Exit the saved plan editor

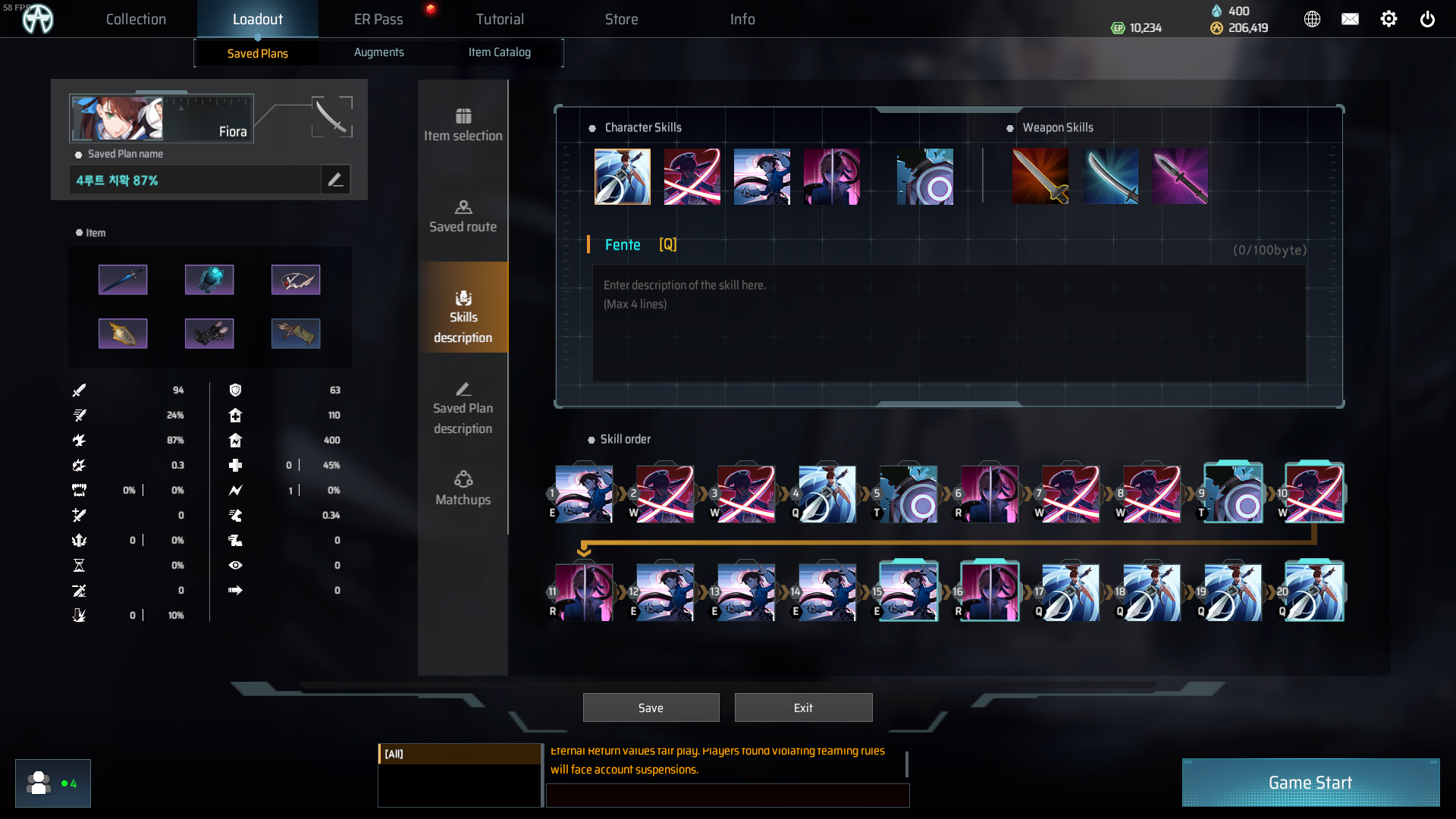803,708
